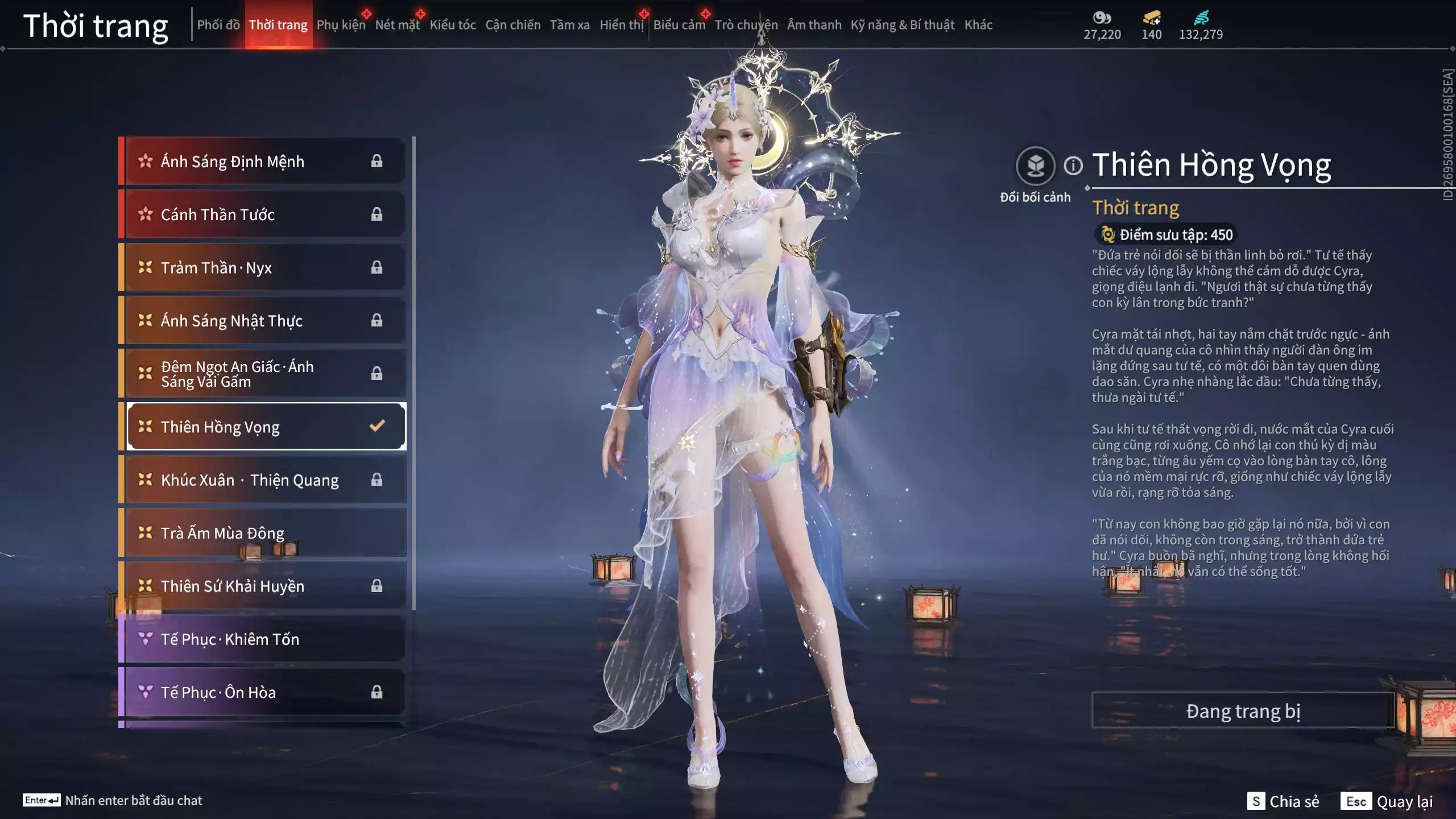The width and height of the screenshot is (1456, 819).
Task: Click the lock icon on Tế Phục · Ôn Hòa
Action: (x=376, y=693)
